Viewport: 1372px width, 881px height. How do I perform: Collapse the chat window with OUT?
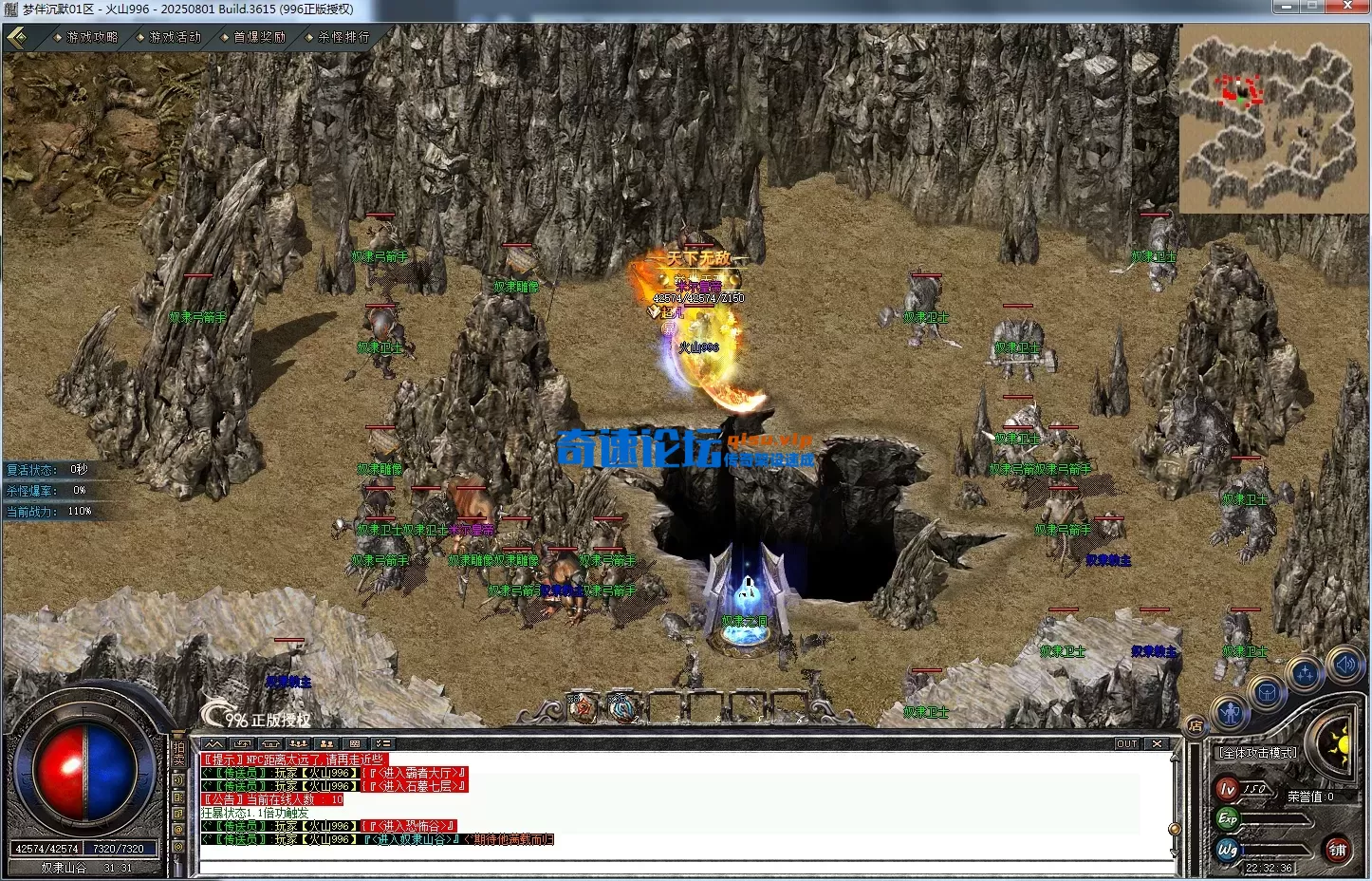click(x=1126, y=743)
